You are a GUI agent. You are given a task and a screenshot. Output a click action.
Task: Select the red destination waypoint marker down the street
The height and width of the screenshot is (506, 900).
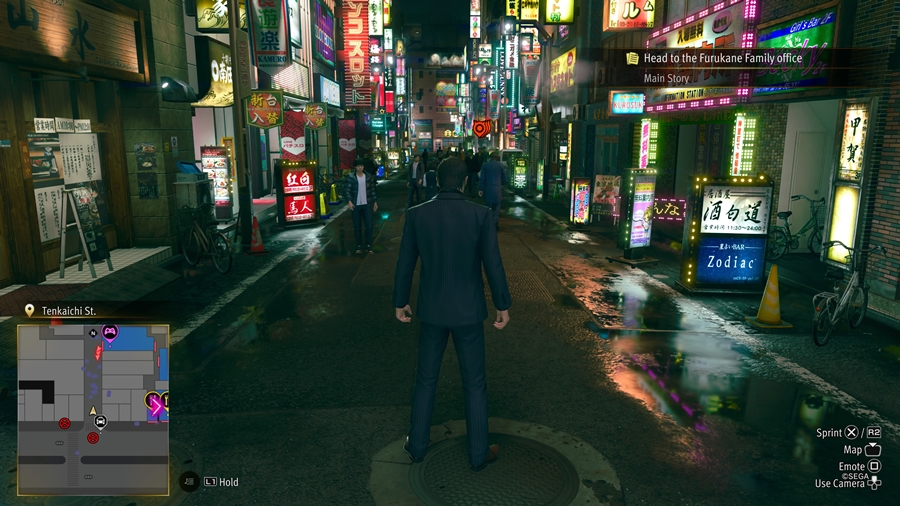(x=481, y=128)
